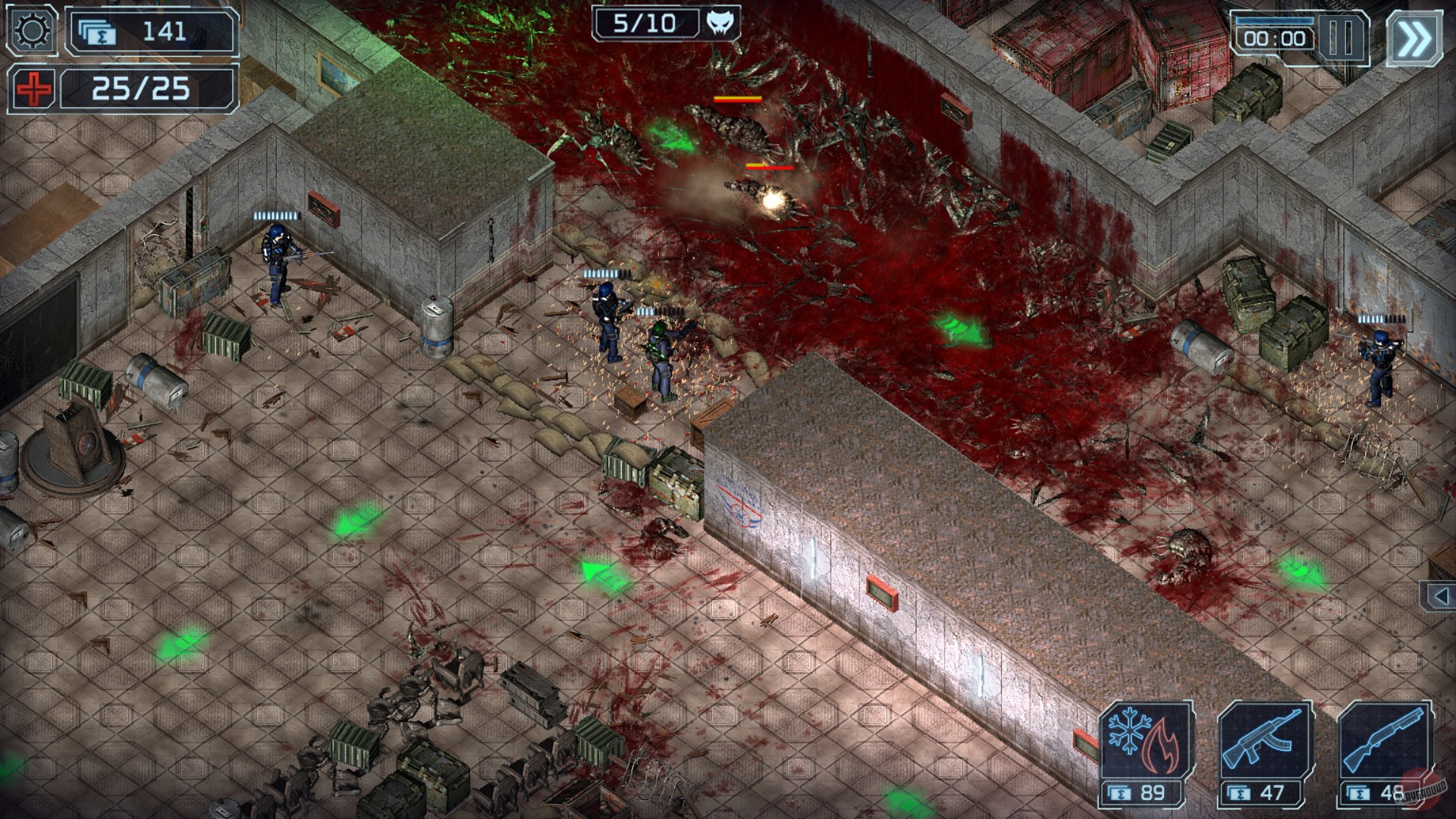This screenshot has width=1456, height=819.
Task: Click the soldier with green gear in the center
Action: coord(664,356)
